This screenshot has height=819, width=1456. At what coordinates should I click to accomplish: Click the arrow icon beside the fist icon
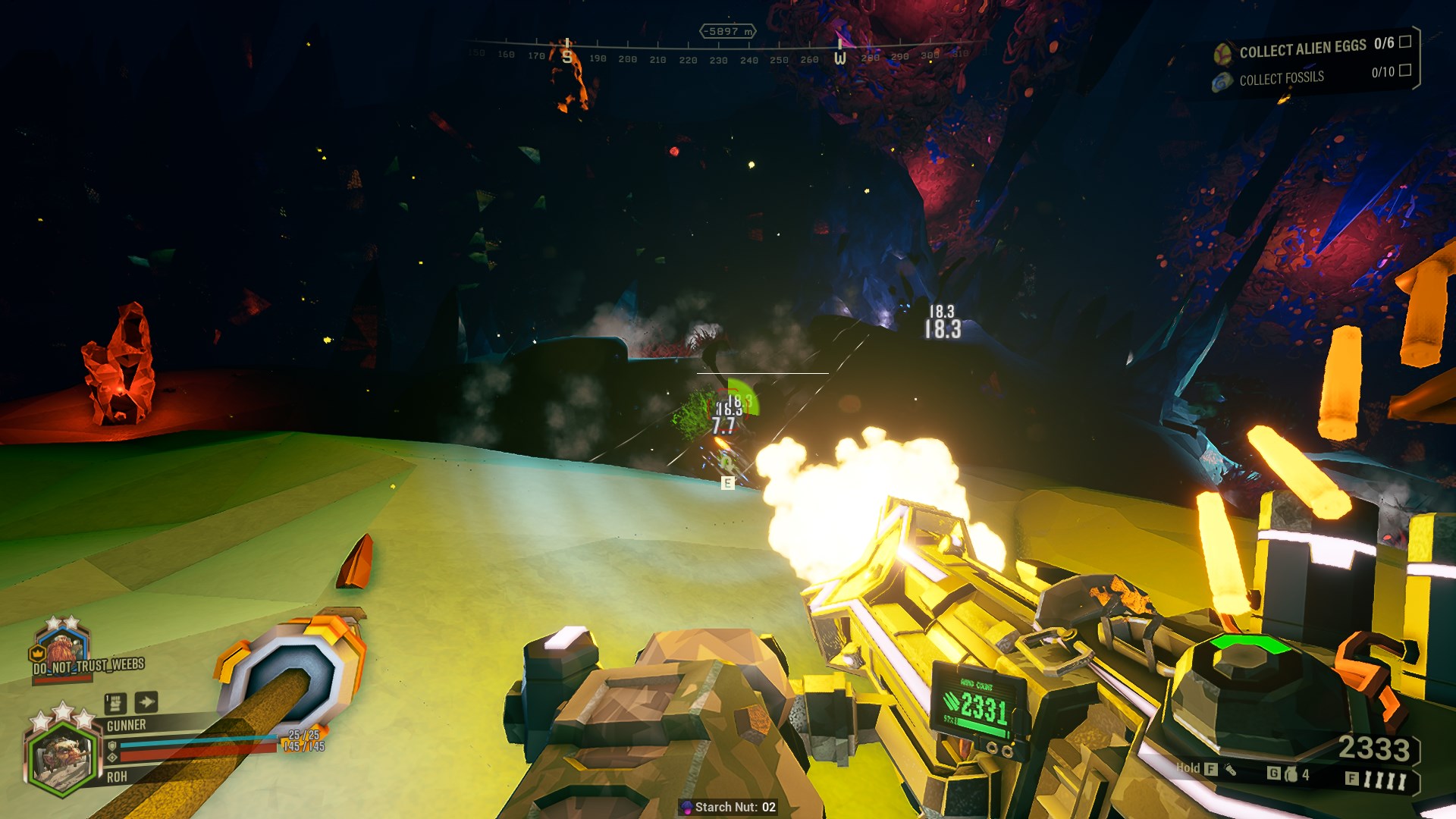[x=146, y=702]
